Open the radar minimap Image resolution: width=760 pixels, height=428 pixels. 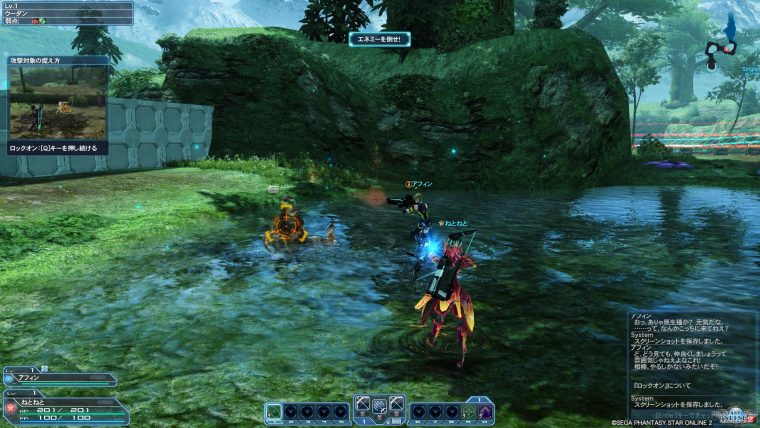[722, 46]
